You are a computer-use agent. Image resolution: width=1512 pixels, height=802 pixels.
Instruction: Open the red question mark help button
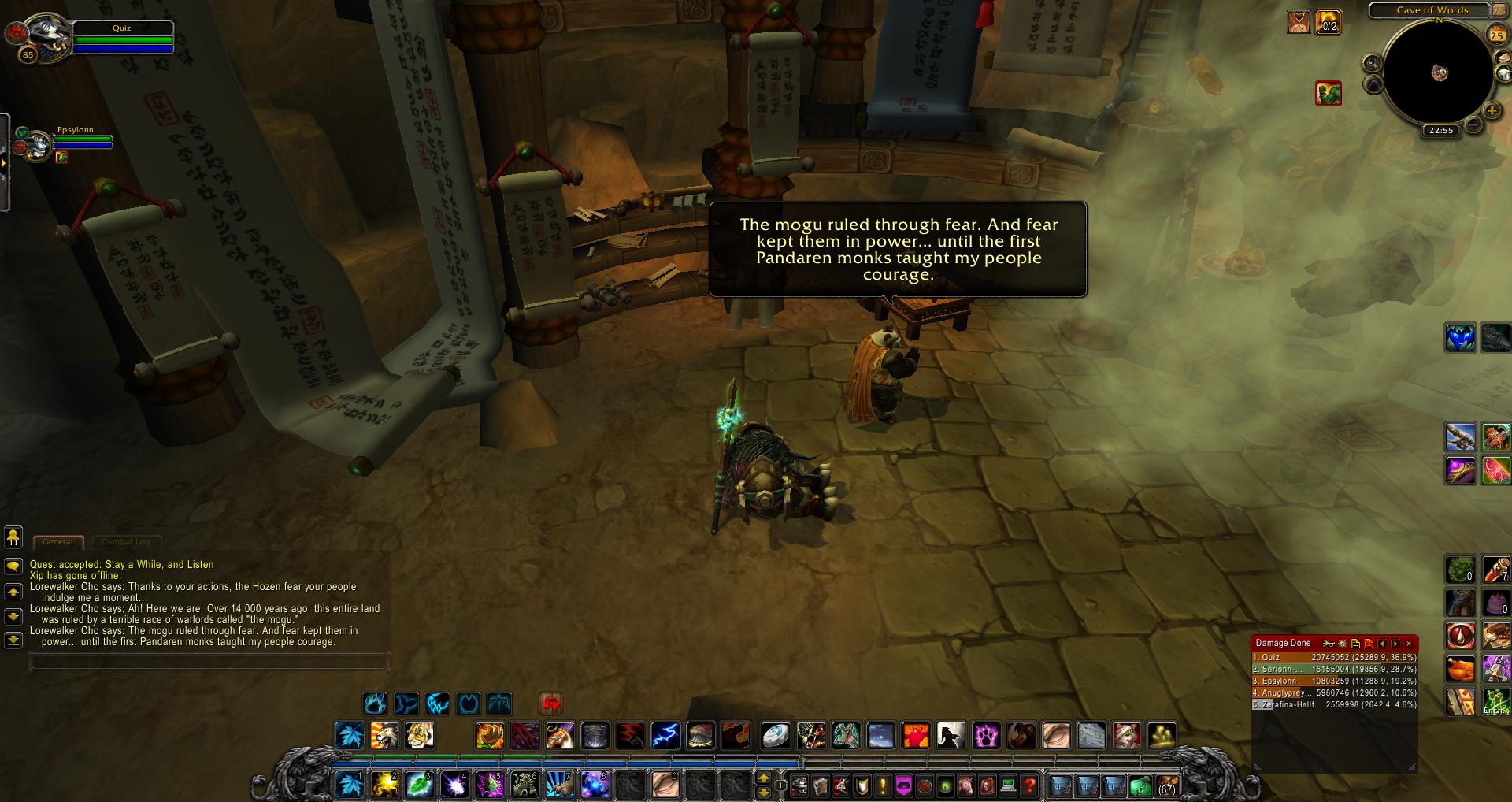[x=1029, y=785]
